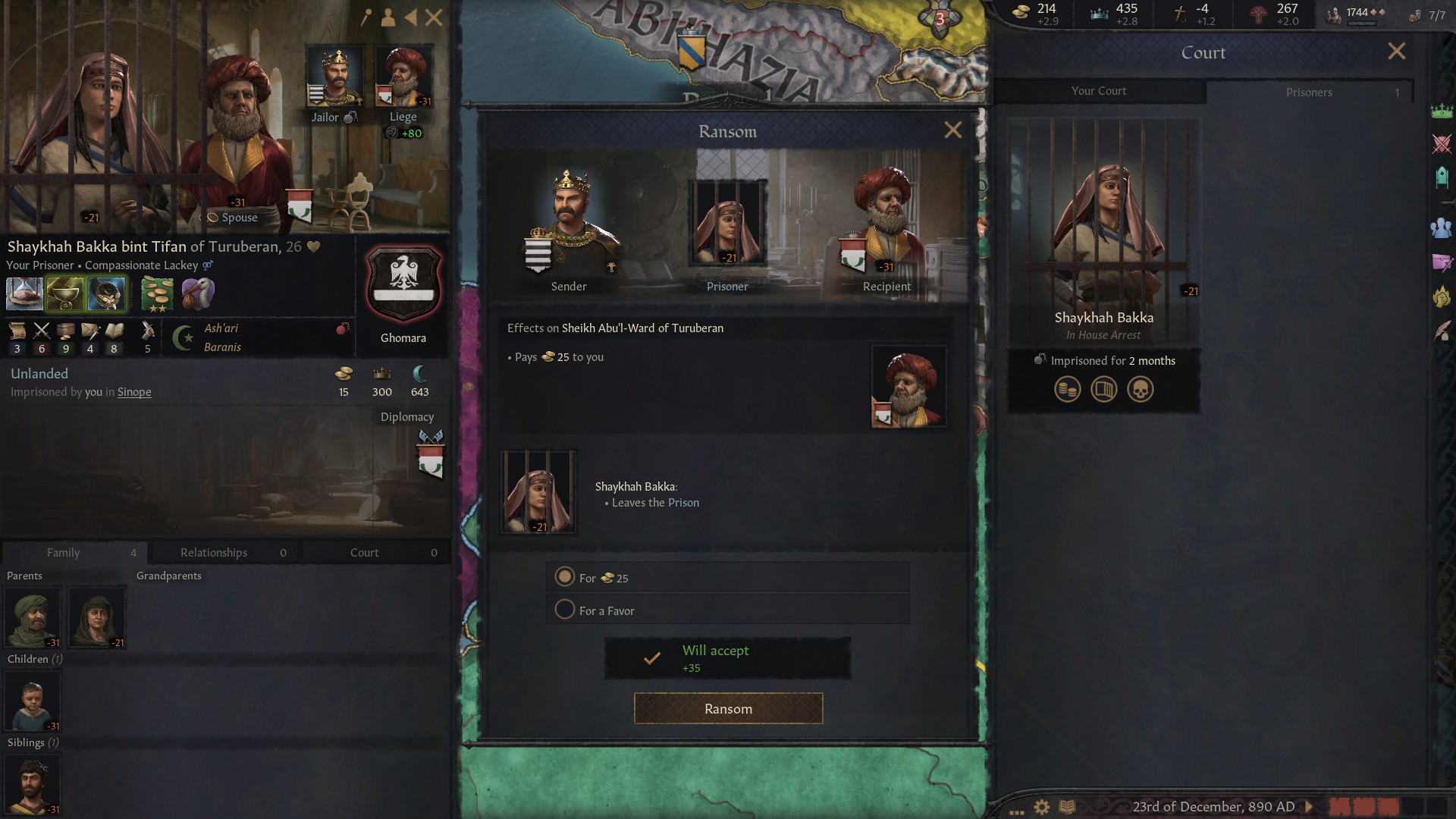This screenshot has width=1456, height=819.
Task: Choose the 'For a Favor' option
Action: point(565,610)
